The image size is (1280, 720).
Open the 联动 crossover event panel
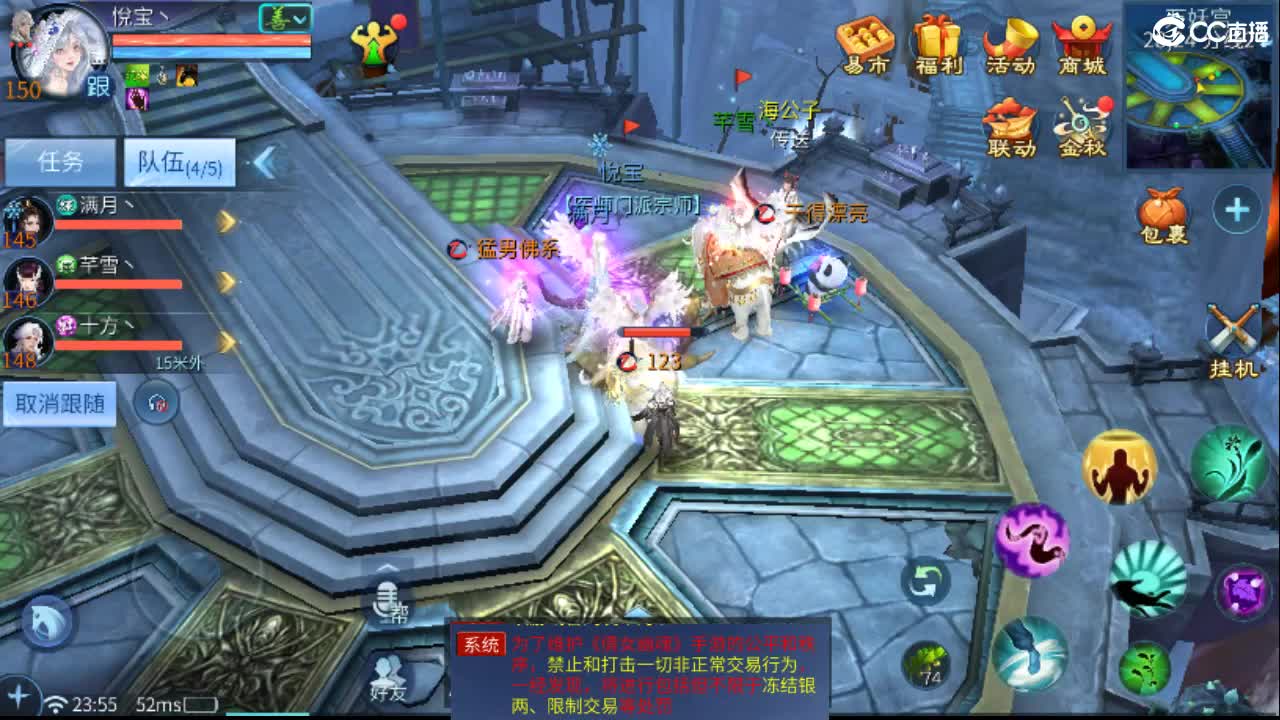click(x=1013, y=125)
